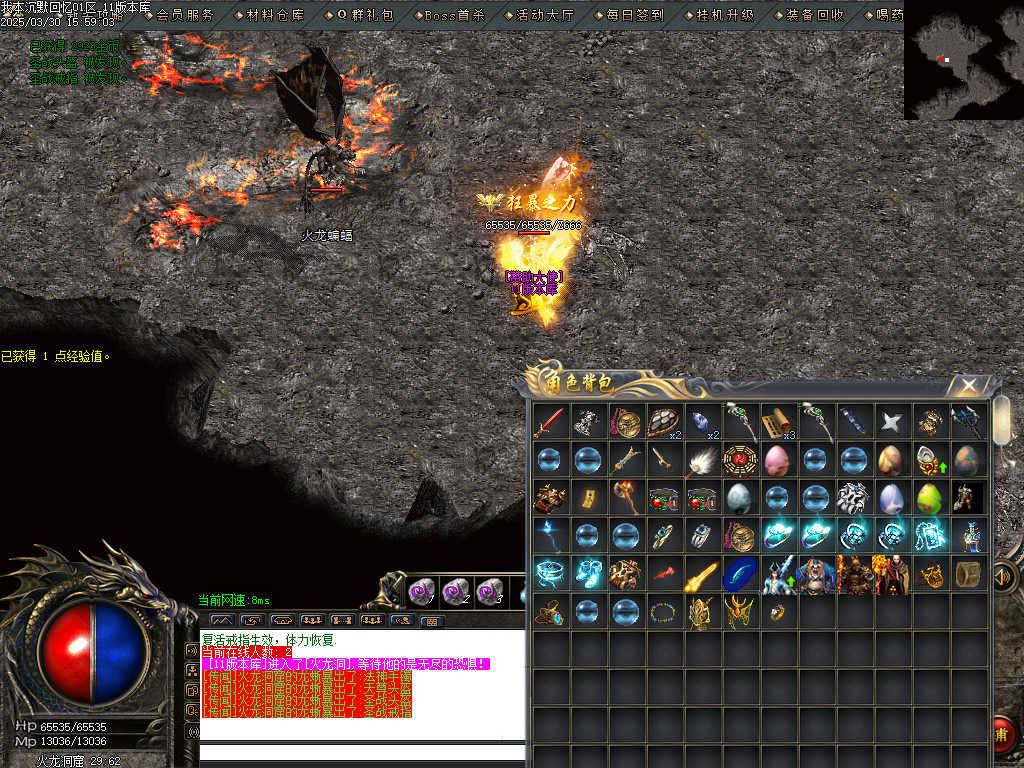Close the 角色背包 inventory window
The image size is (1024, 768).
click(967, 385)
